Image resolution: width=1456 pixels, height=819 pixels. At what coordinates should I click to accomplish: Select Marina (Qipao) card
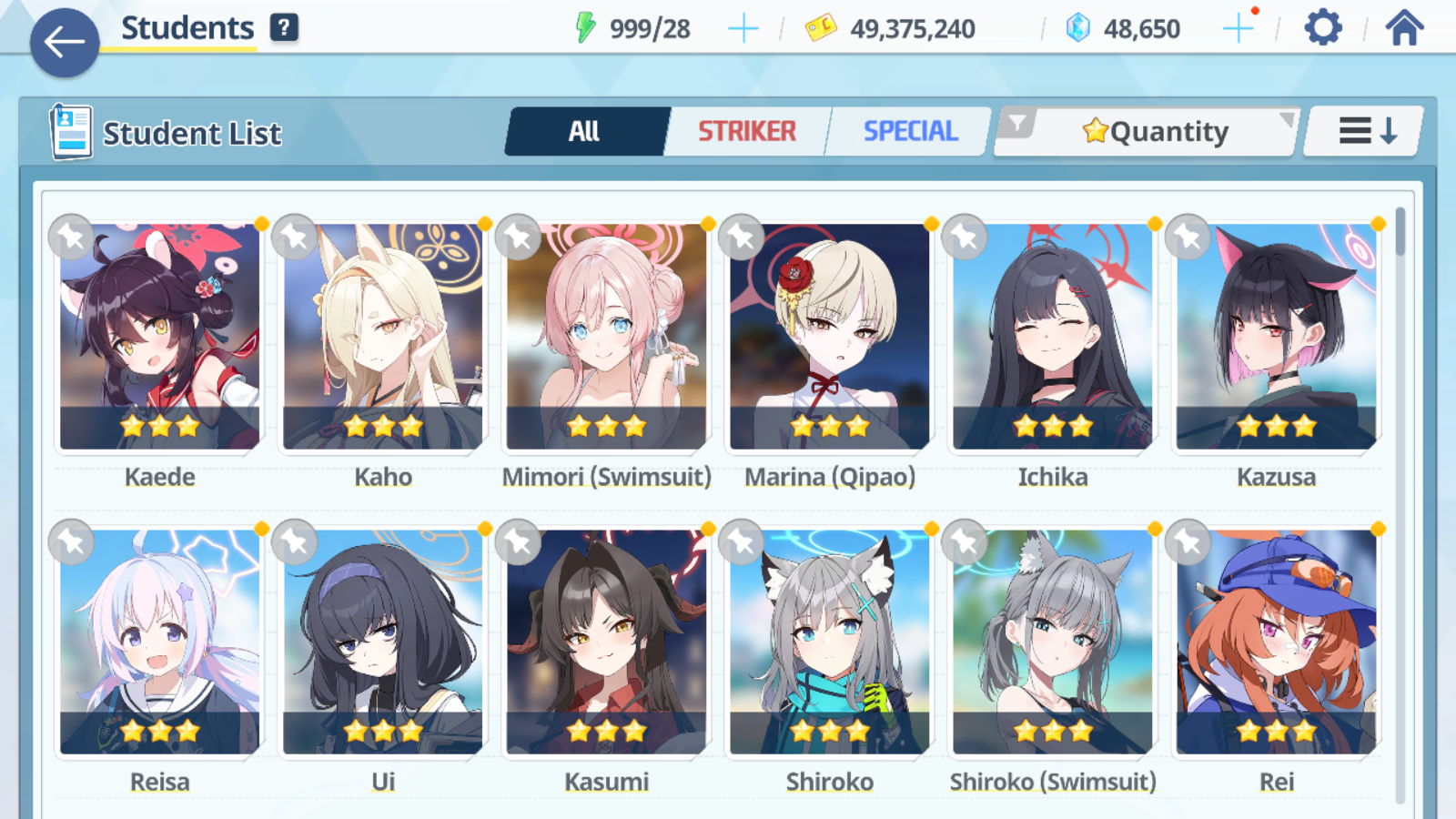829,337
